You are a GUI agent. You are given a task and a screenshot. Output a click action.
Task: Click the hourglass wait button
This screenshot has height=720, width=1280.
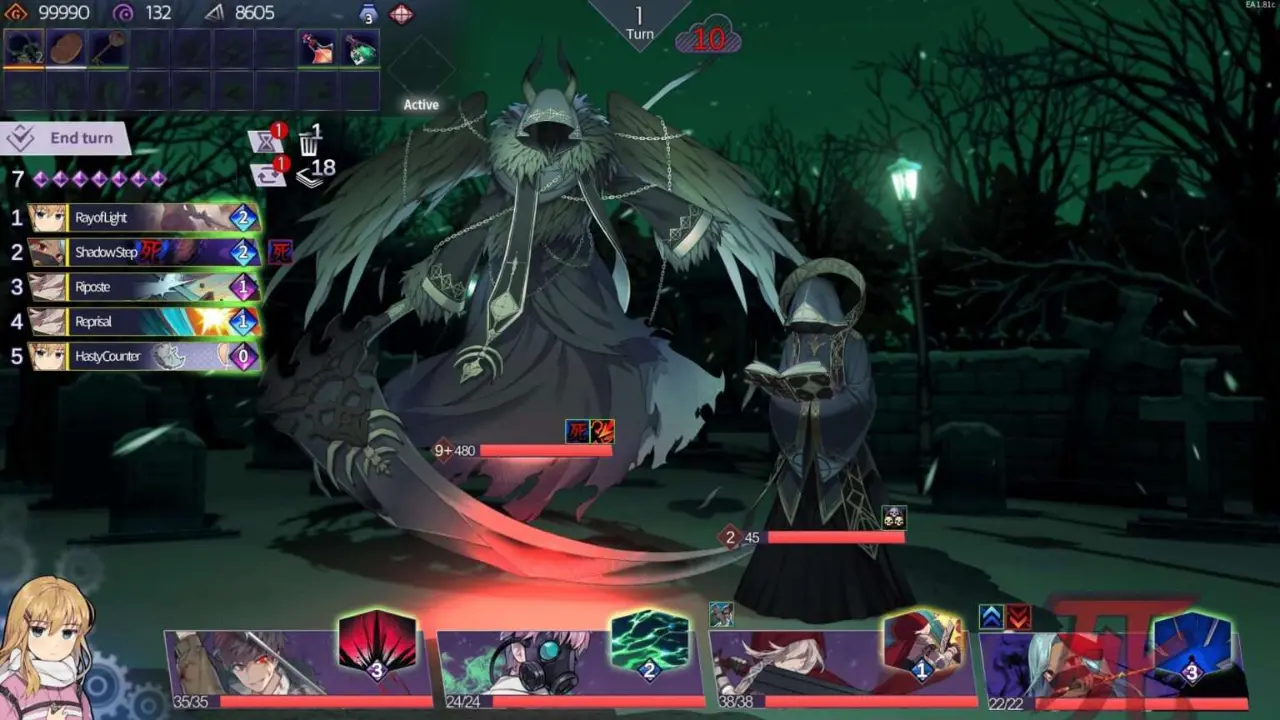point(265,142)
